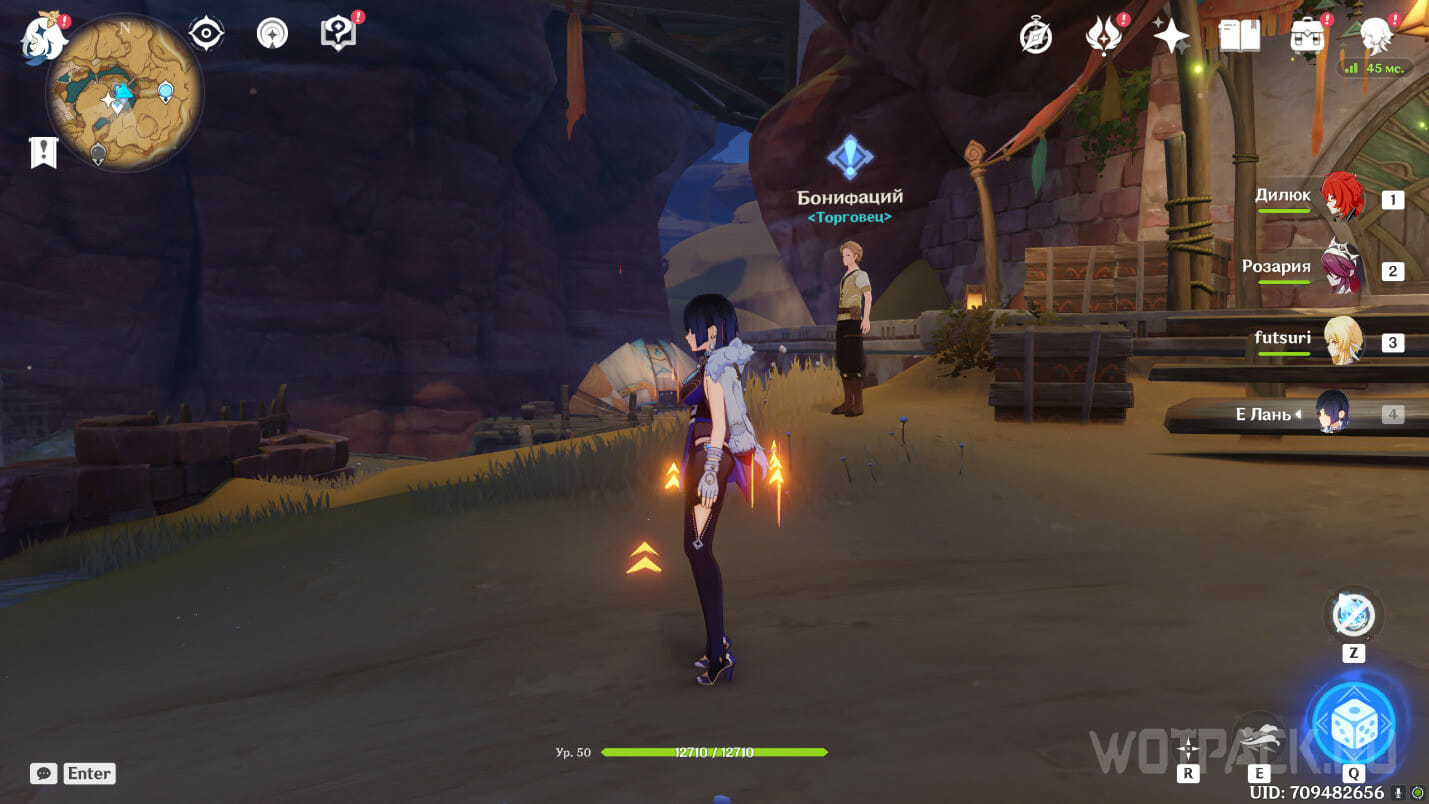Image resolution: width=1429 pixels, height=804 pixels.
Task: Activate the four-point star aim icon
Action: (x=1188, y=748)
